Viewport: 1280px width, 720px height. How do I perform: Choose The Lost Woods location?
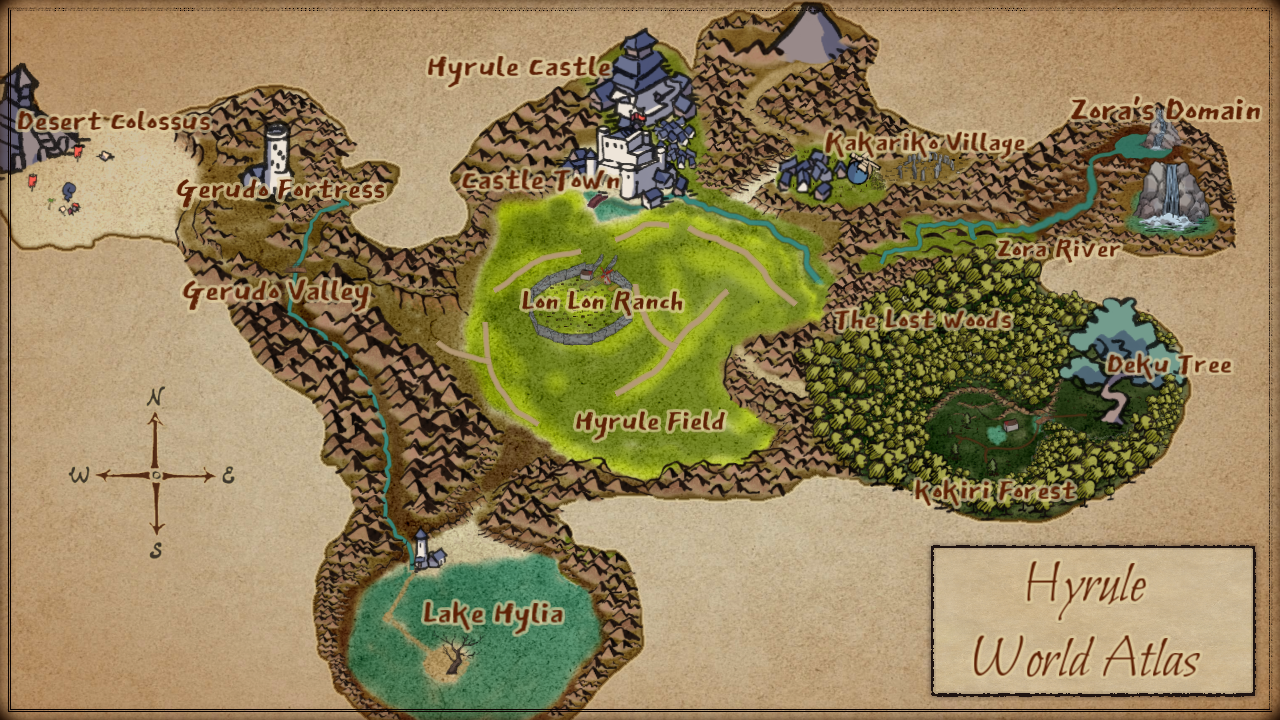click(924, 320)
